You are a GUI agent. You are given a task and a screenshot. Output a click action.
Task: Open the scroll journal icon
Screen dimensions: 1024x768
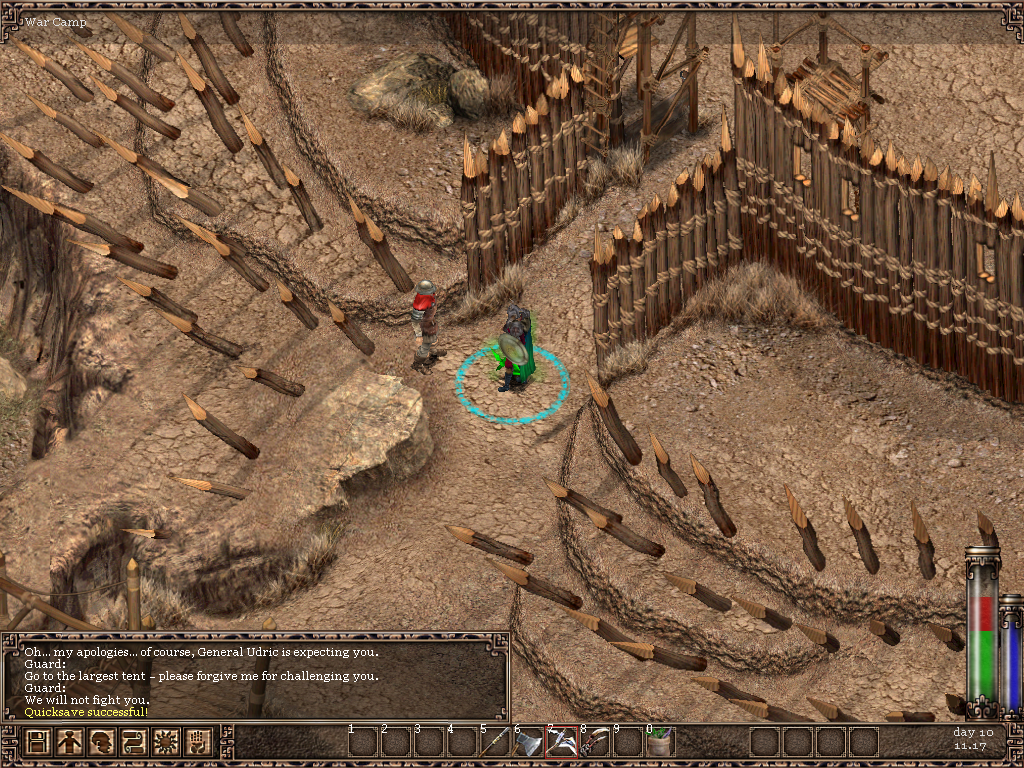pos(133,742)
